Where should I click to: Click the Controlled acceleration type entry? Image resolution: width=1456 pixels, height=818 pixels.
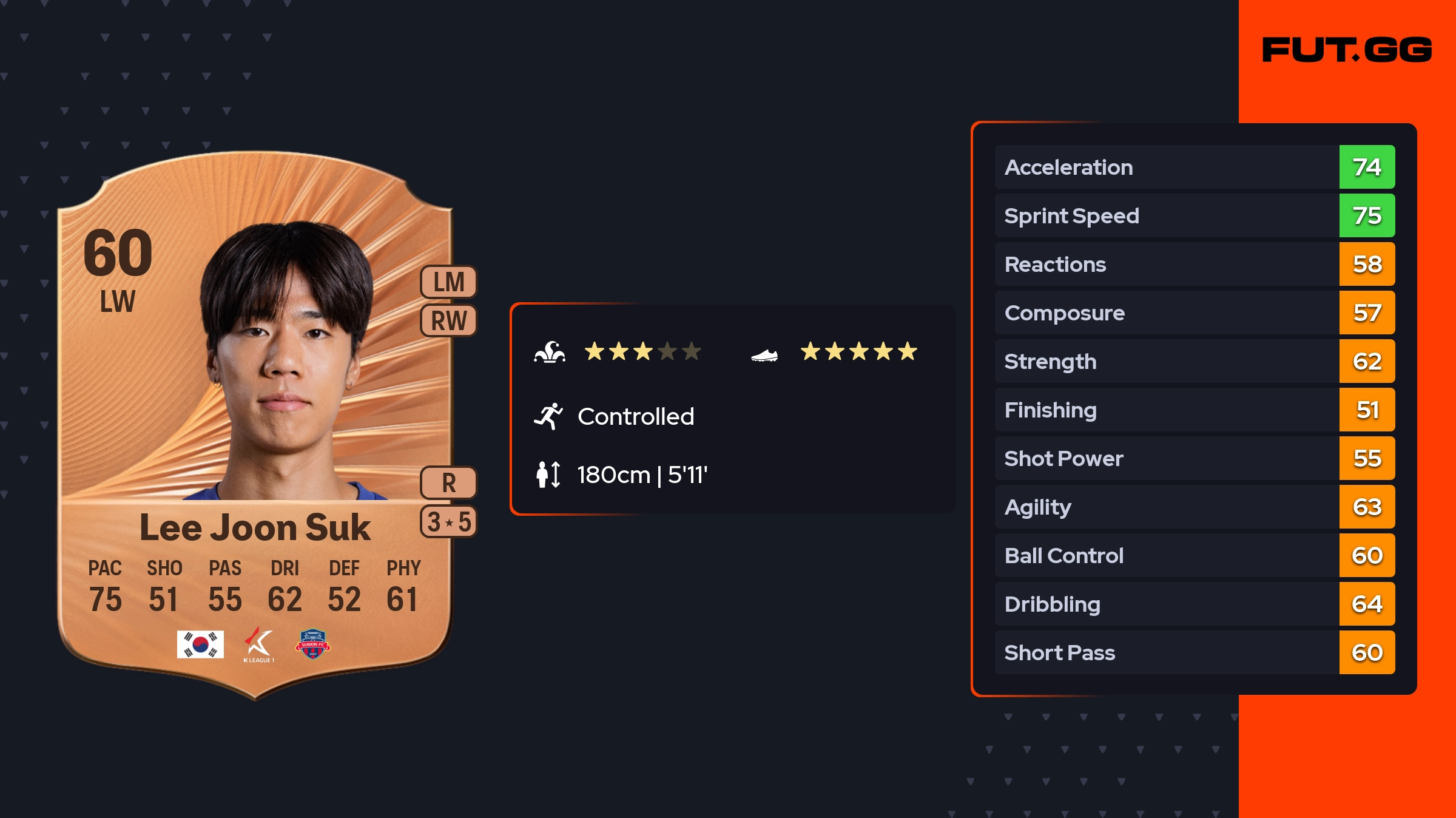click(635, 416)
